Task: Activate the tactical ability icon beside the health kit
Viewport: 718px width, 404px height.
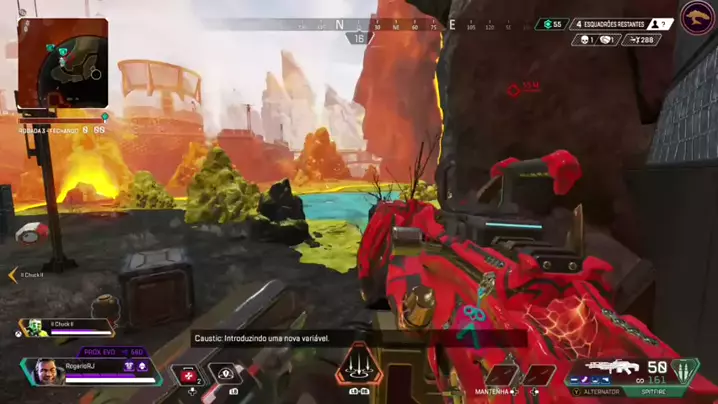Action: pos(228,376)
